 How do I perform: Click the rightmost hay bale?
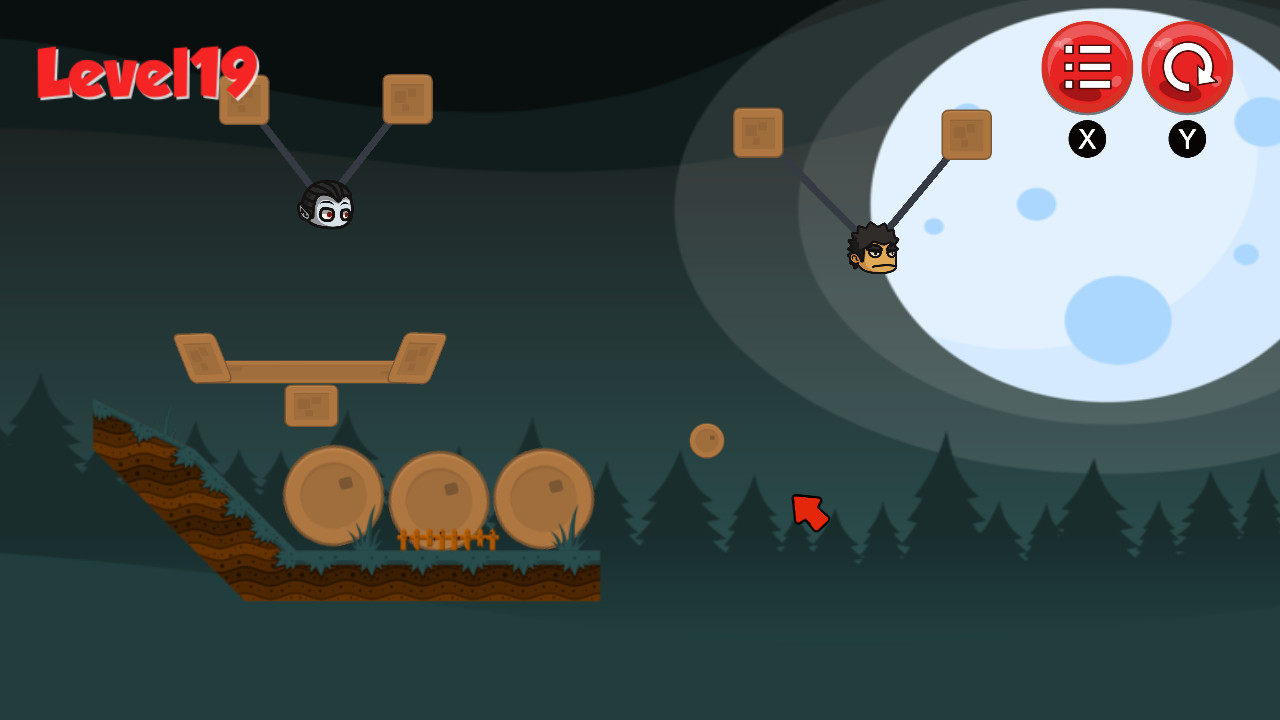[542, 498]
